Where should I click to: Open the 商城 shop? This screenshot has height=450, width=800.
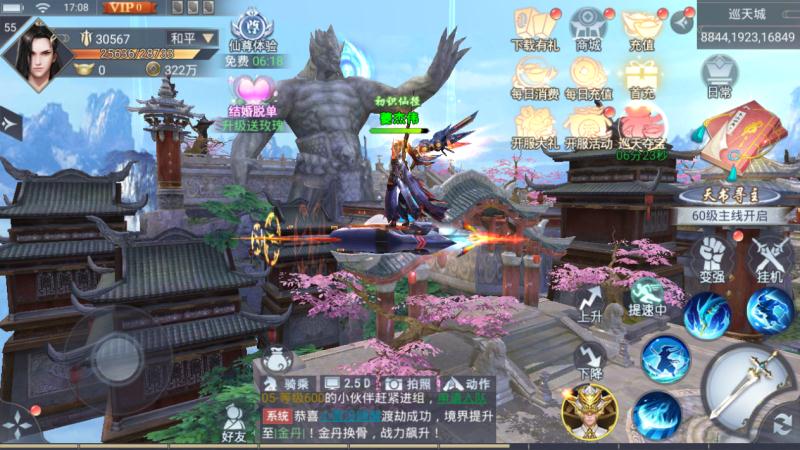pos(588,28)
